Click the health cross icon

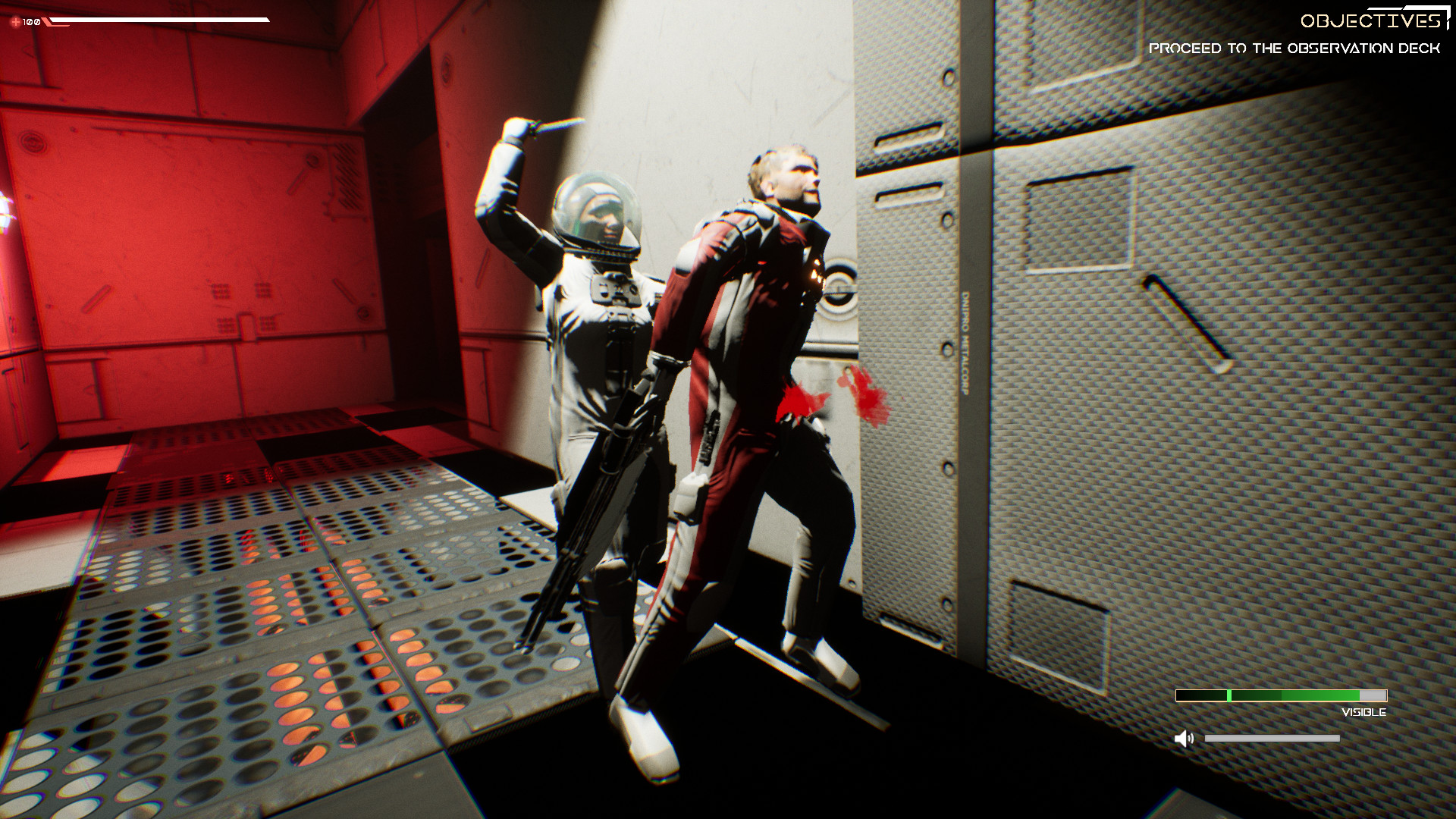pos(17,22)
